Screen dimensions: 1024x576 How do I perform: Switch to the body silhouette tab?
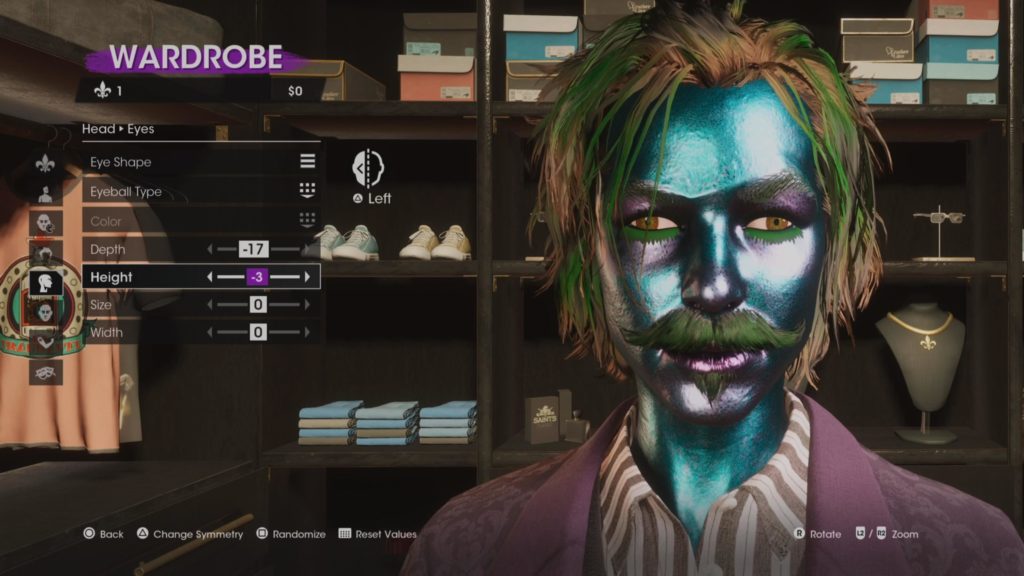[x=45, y=193]
